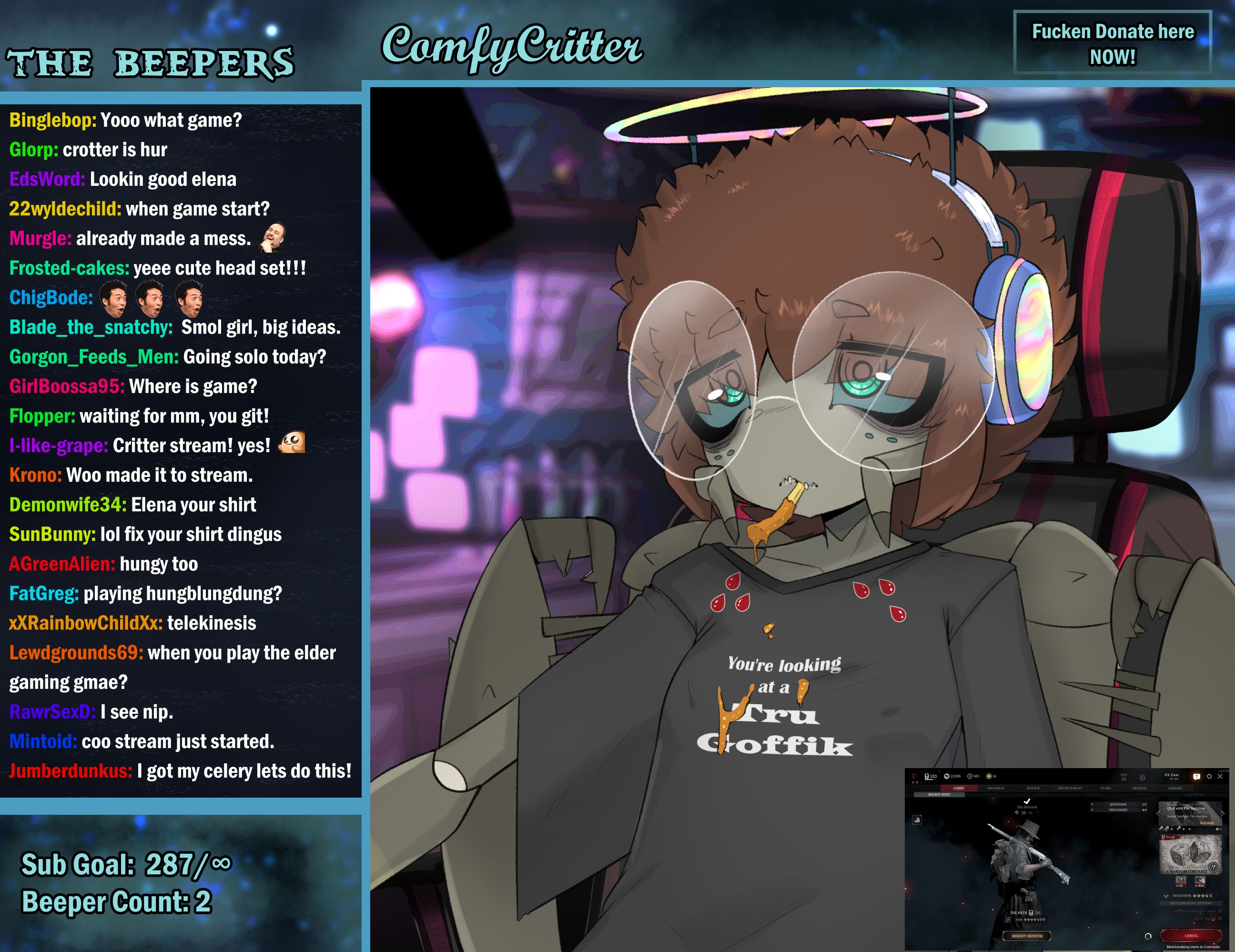Screen dimensions: 1235x952
Task: Open the Roster tab
Action: (1033, 788)
